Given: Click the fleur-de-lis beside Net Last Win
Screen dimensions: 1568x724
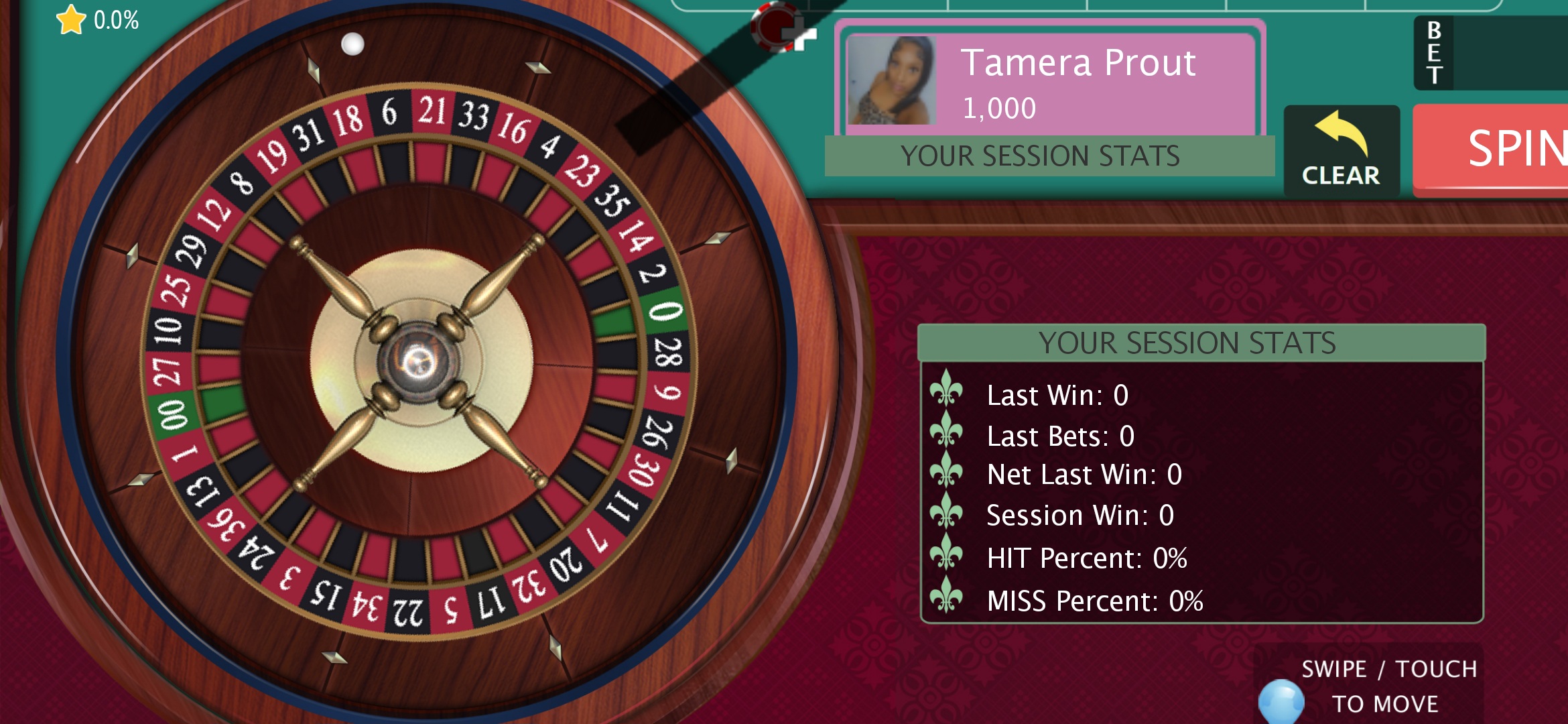Looking at the screenshot, I should [948, 474].
